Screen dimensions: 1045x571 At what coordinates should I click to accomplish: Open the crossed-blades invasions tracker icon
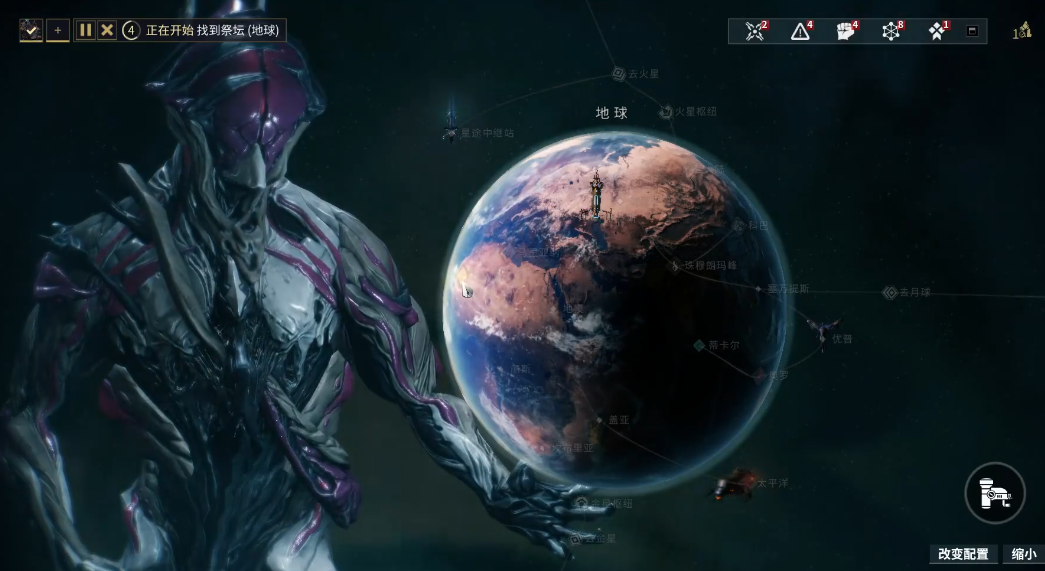pos(755,31)
